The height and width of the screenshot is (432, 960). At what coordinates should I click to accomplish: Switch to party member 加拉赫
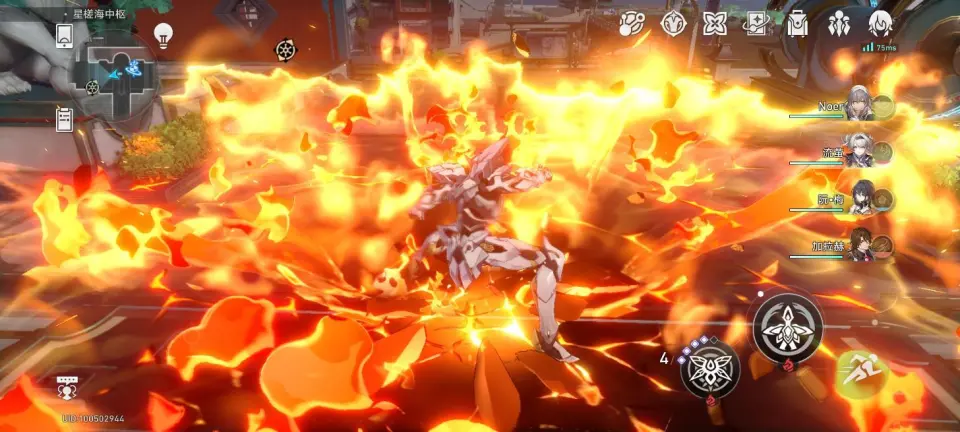tap(861, 246)
